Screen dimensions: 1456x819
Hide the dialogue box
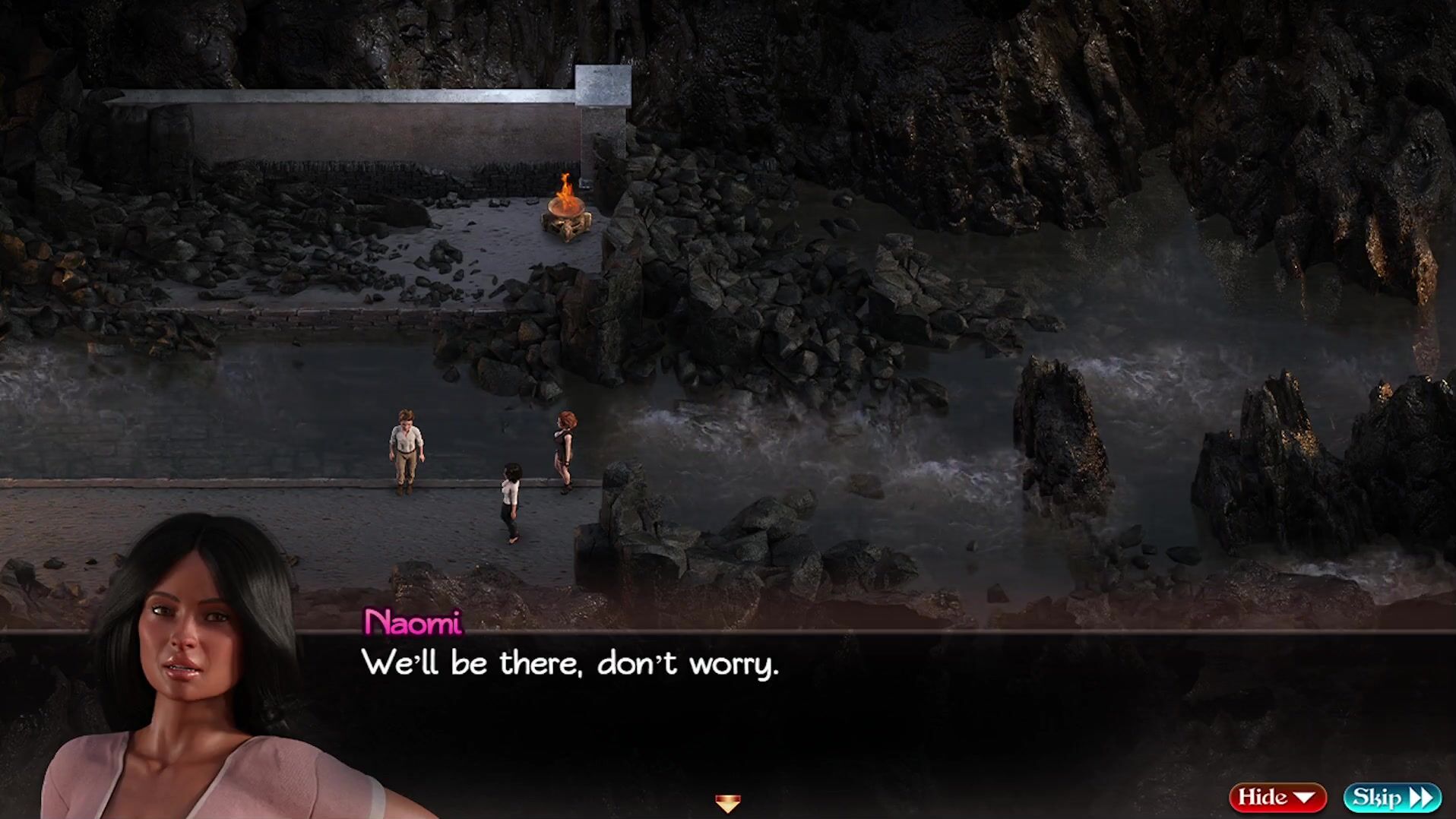coord(1277,797)
